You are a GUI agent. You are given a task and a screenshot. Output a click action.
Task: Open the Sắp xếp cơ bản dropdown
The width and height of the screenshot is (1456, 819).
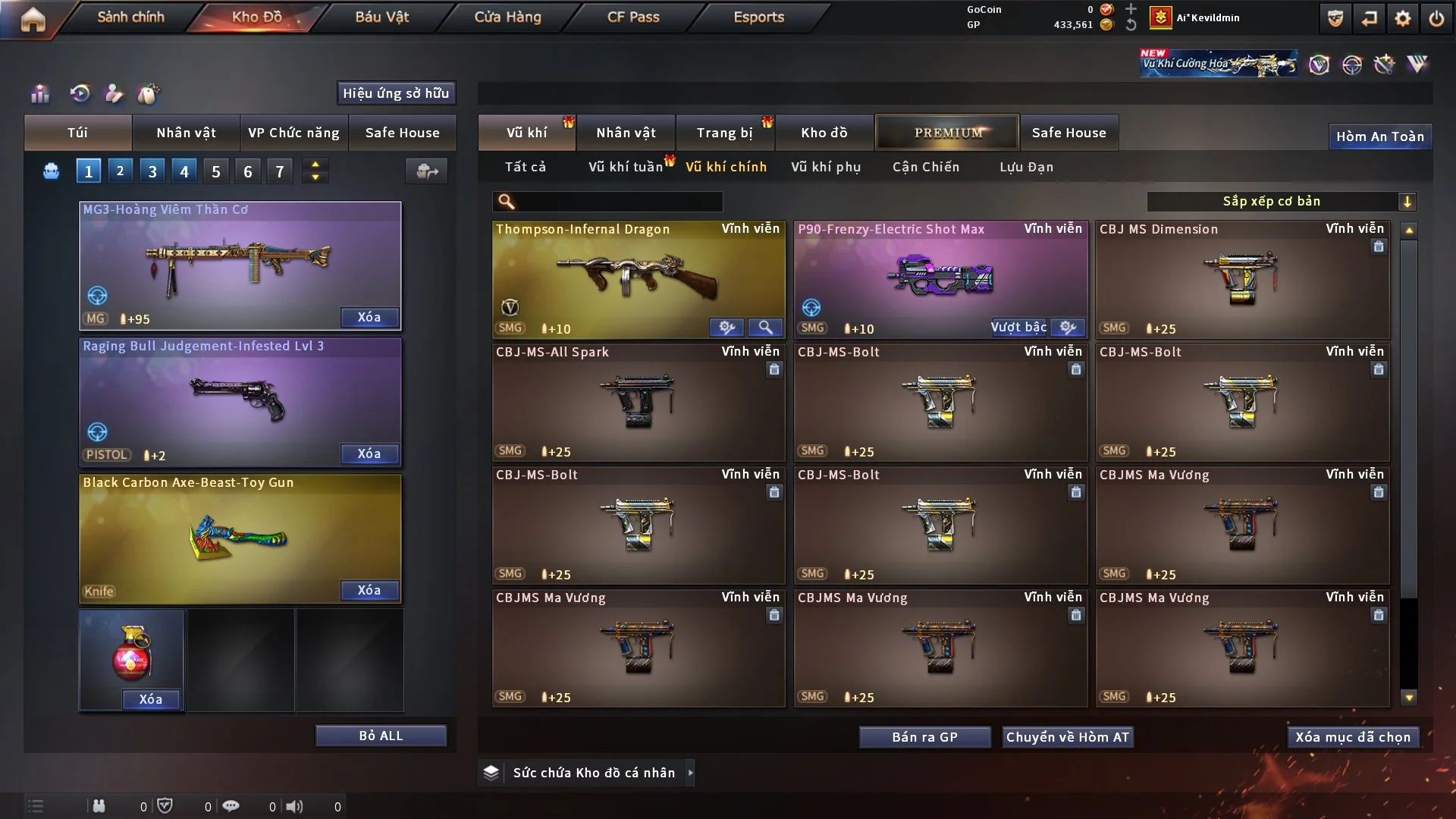(1281, 202)
